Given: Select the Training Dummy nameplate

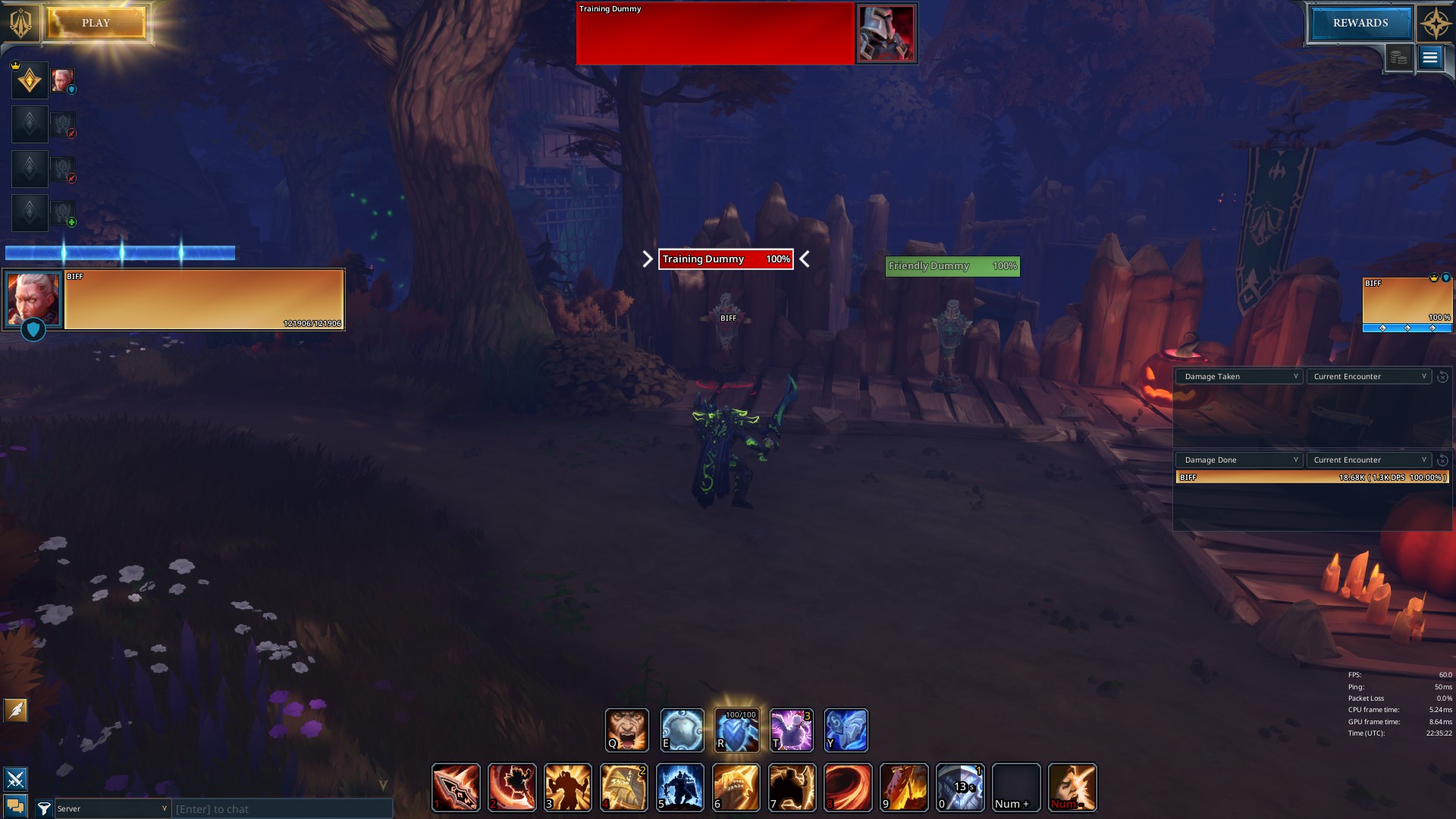Looking at the screenshot, I should pos(723,259).
